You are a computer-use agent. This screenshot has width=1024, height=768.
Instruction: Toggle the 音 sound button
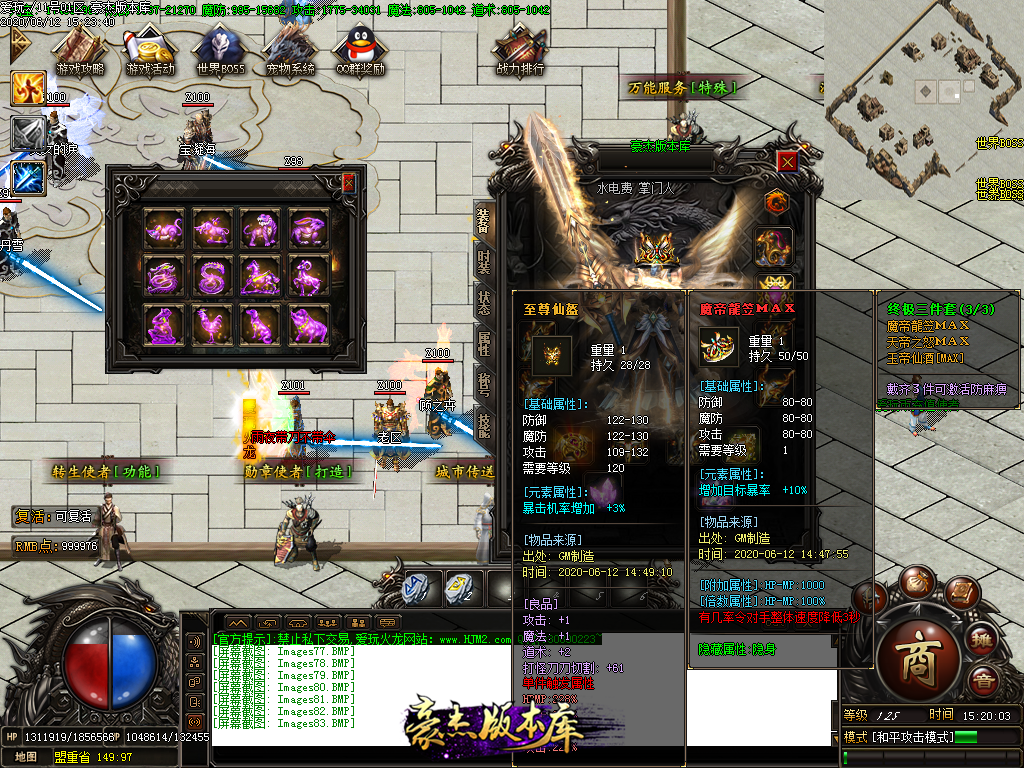[x=985, y=682]
